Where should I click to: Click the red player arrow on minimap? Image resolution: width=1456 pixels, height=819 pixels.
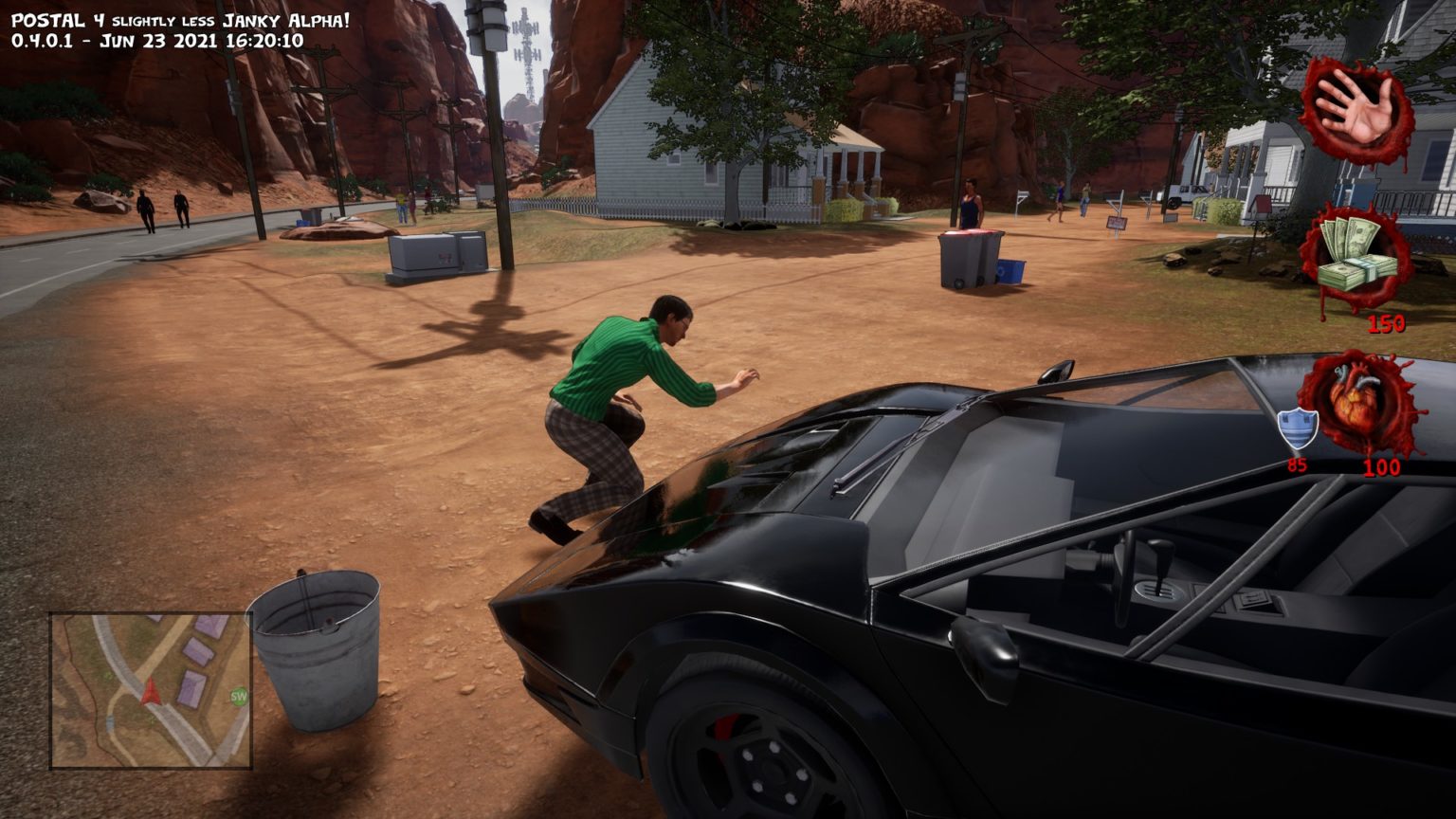[x=150, y=692]
